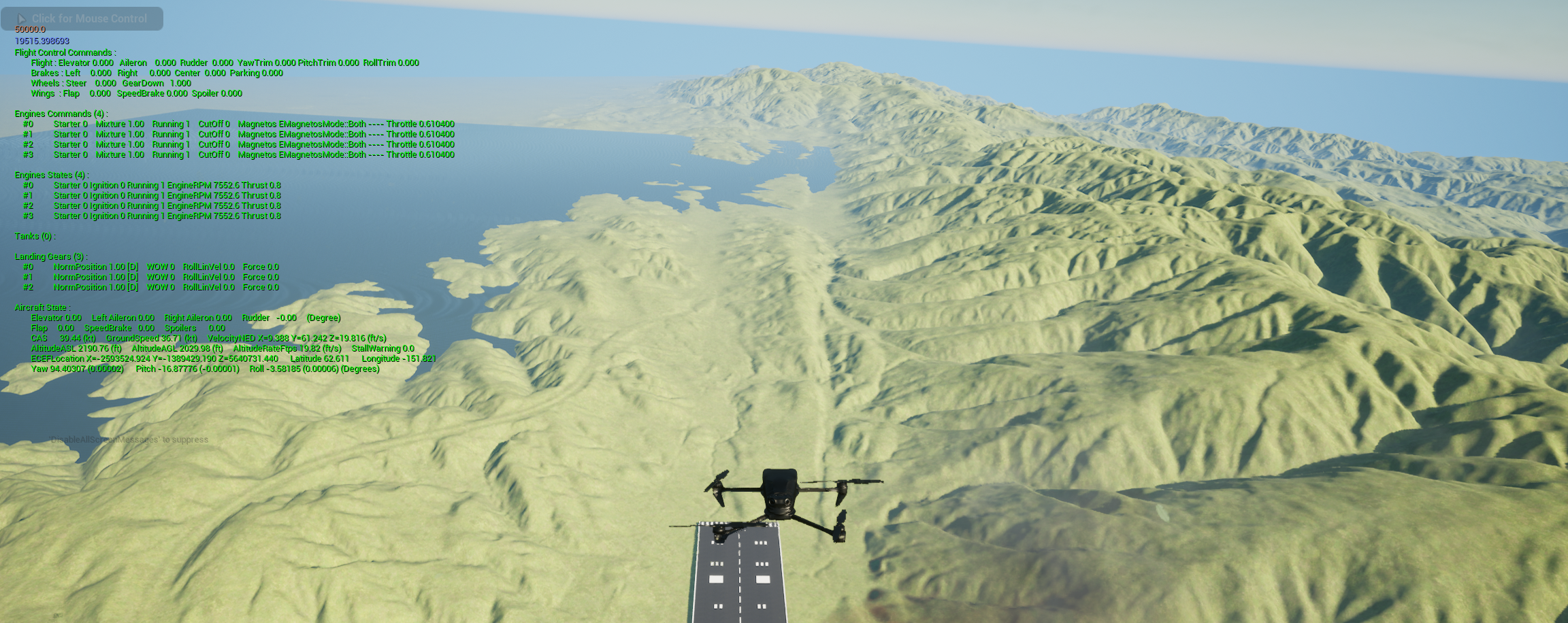
Task: Adjust the Throttle 0.610400 value for engine #0
Action: click(420, 124)
